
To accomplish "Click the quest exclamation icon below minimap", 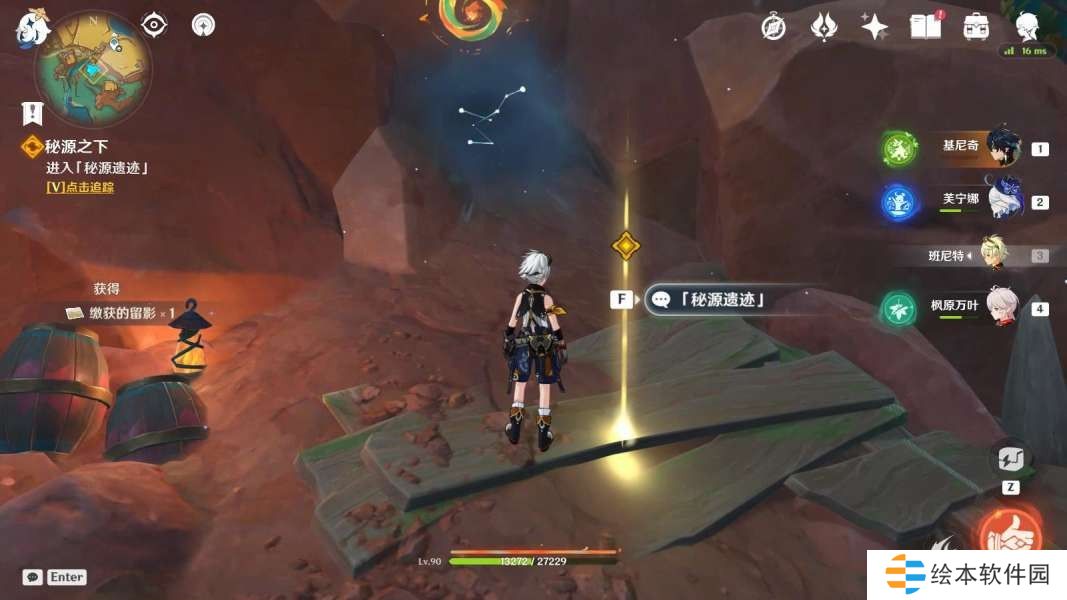I will [x=33, y=113].
